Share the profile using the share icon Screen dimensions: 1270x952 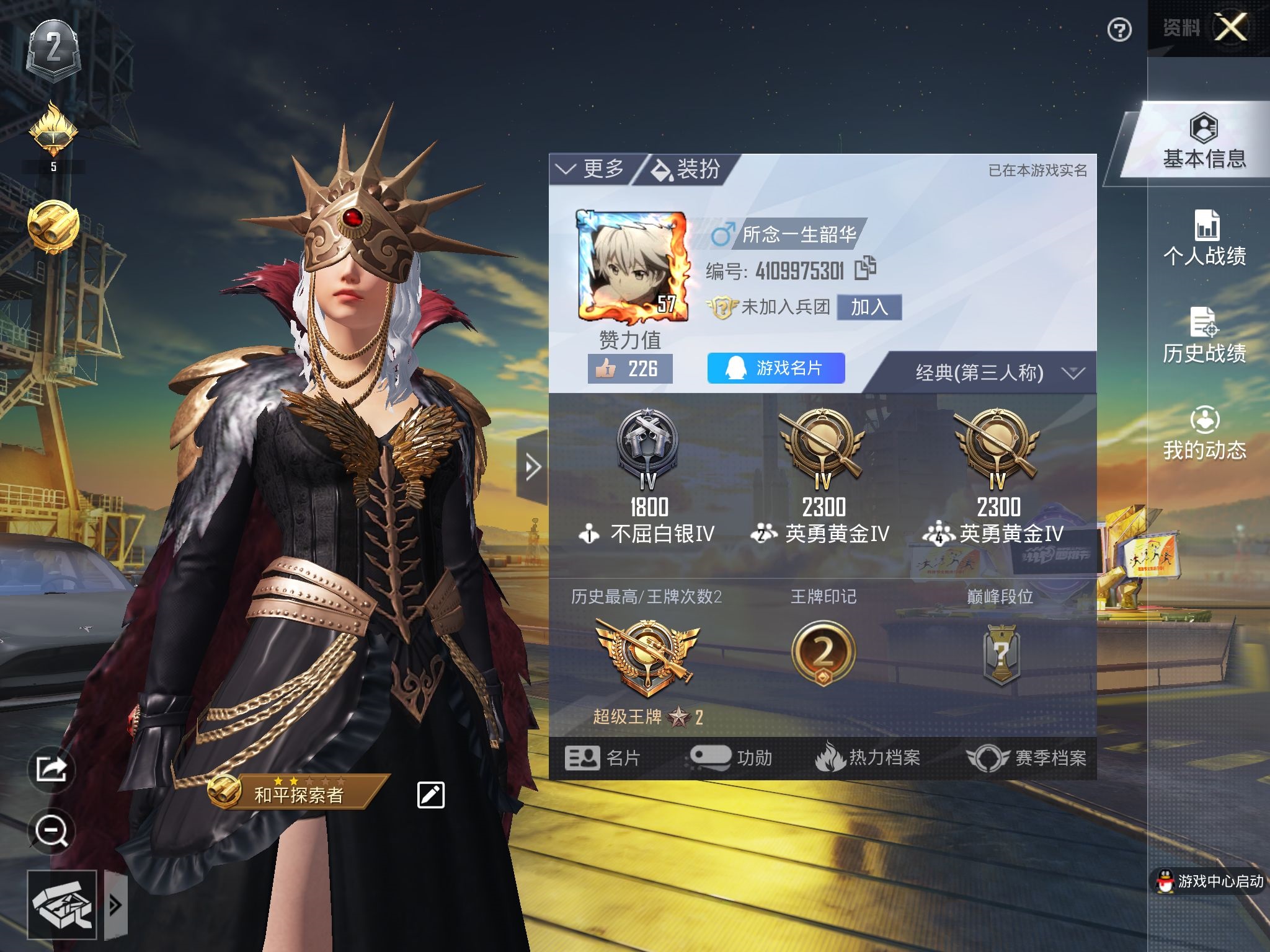(x=51, y=769)
